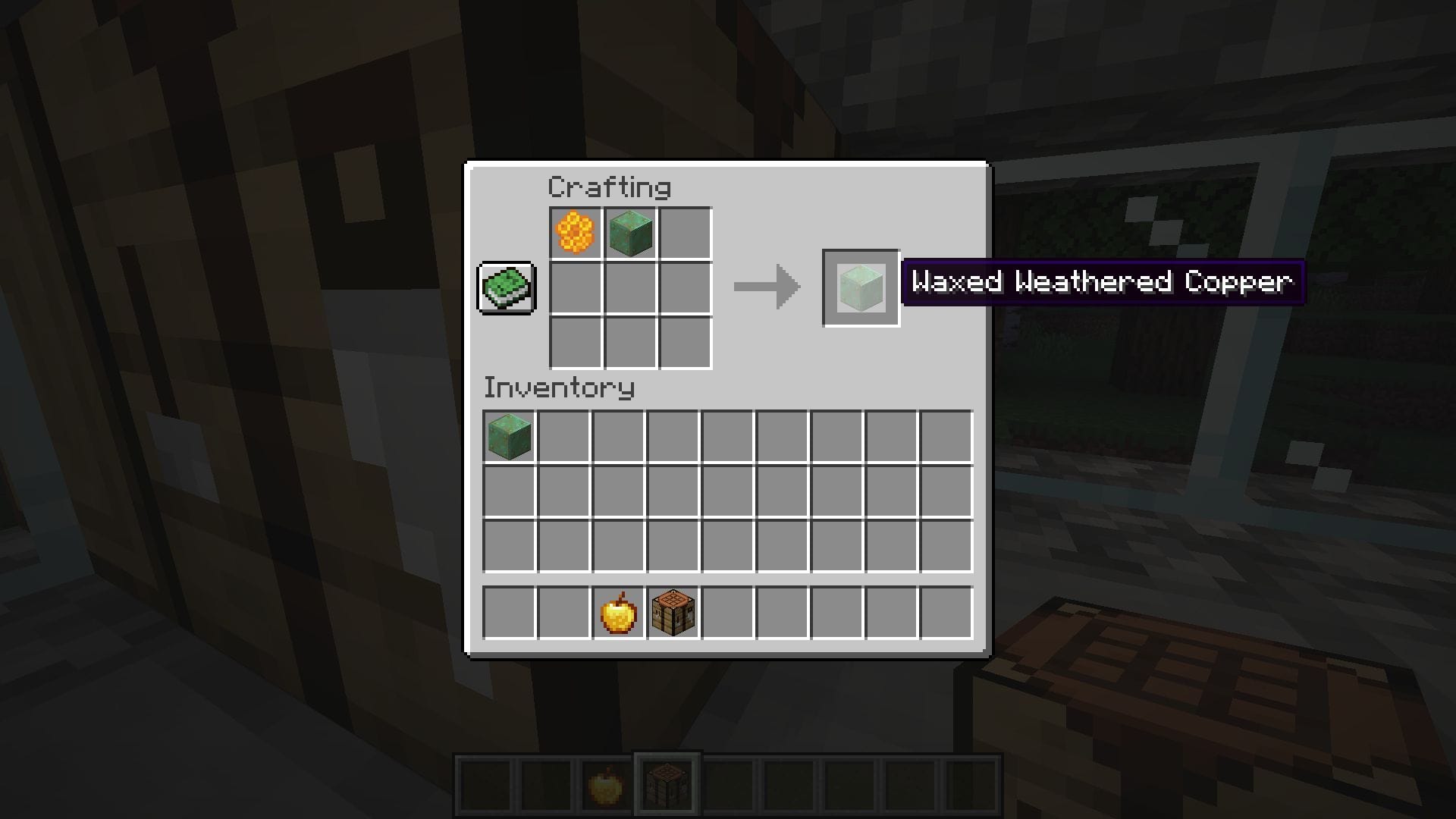Click the arrow between grid and output

tap(766, 287)
